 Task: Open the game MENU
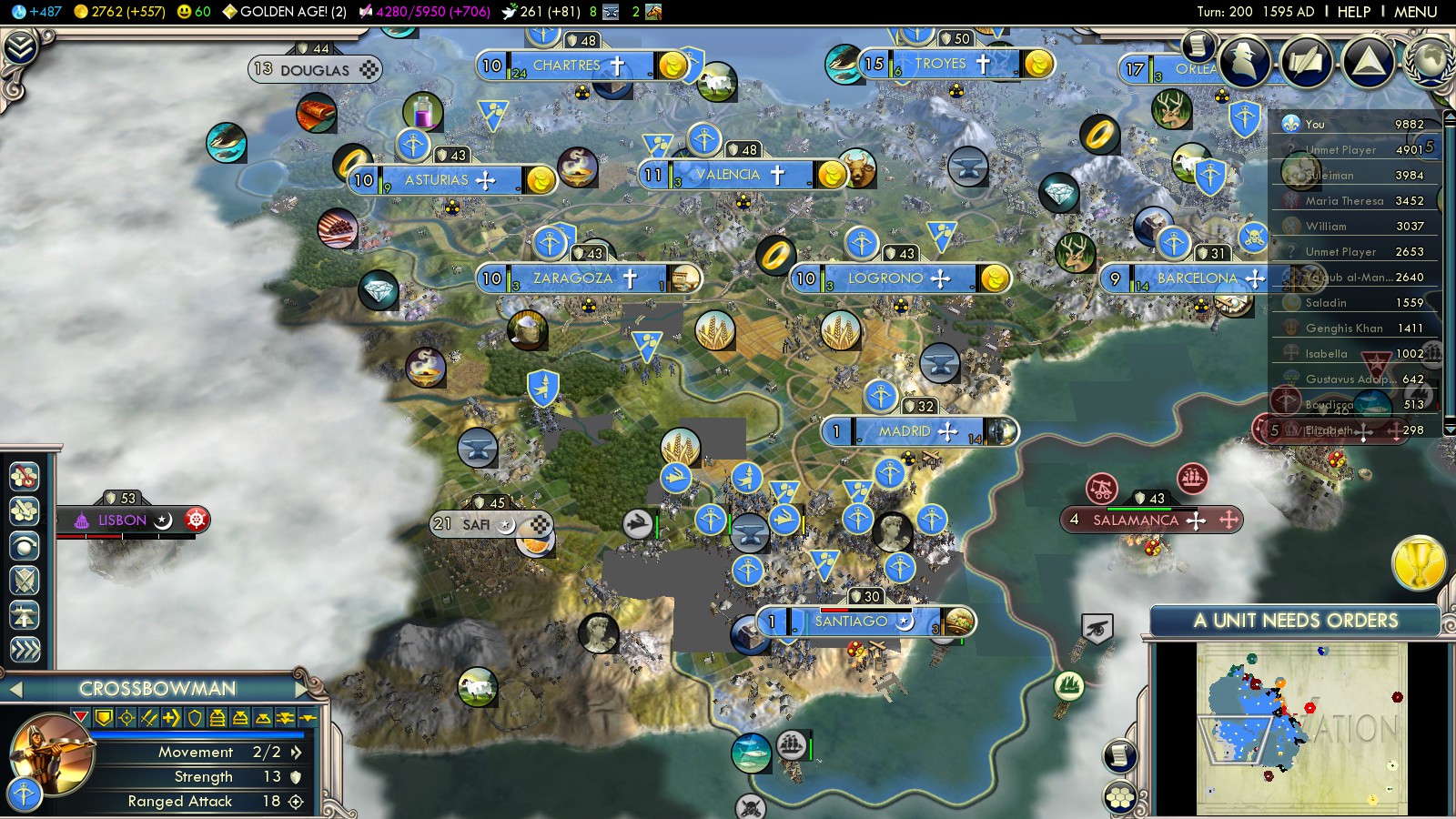click(1415, 12)
